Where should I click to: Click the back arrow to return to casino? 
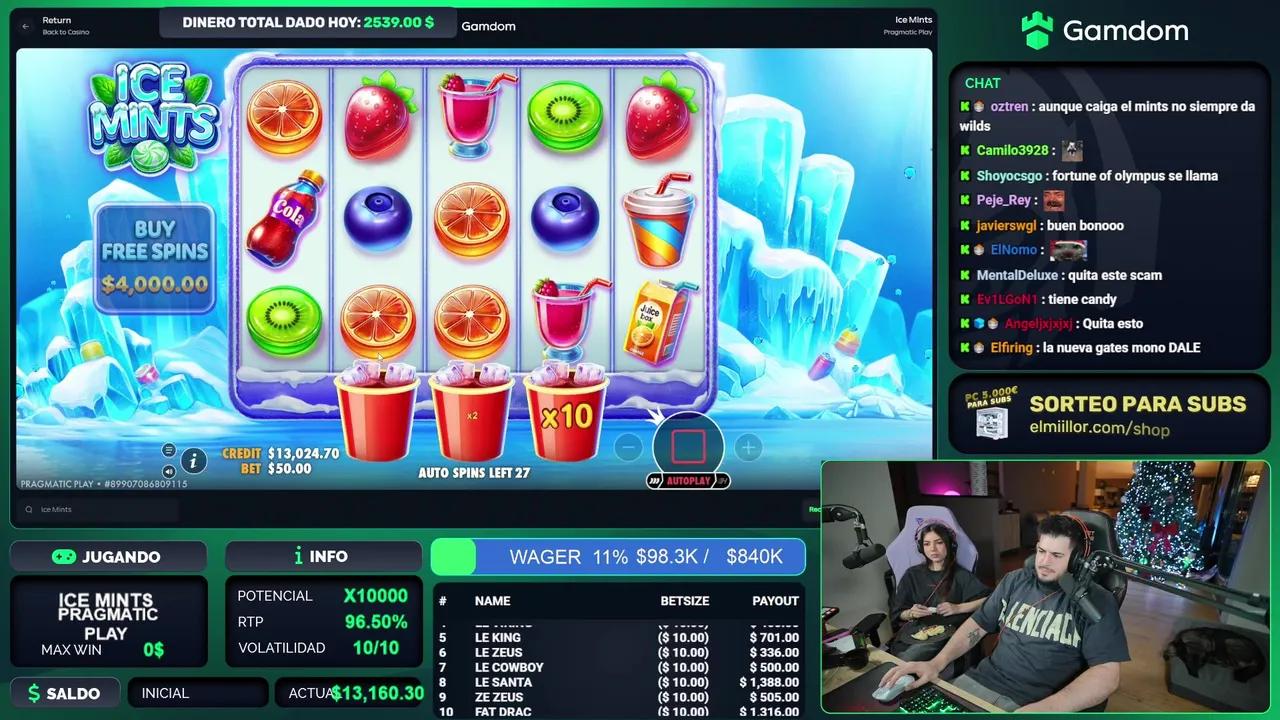click(x=24, y=26)
